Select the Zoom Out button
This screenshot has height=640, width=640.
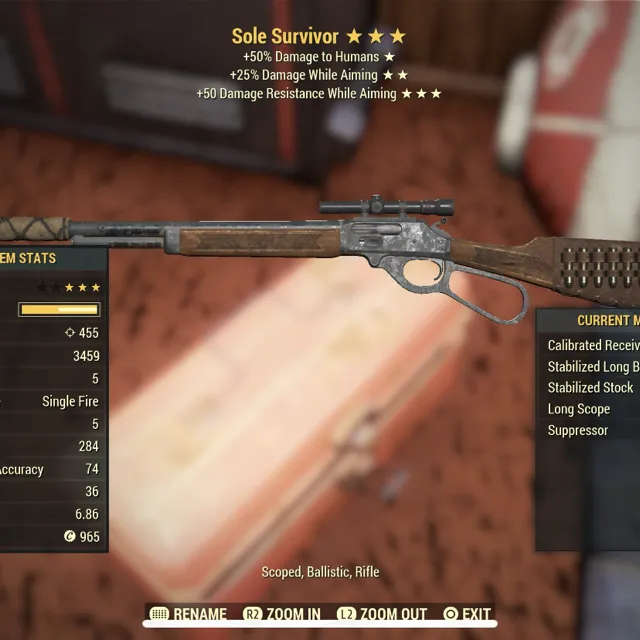click(382, 614)
